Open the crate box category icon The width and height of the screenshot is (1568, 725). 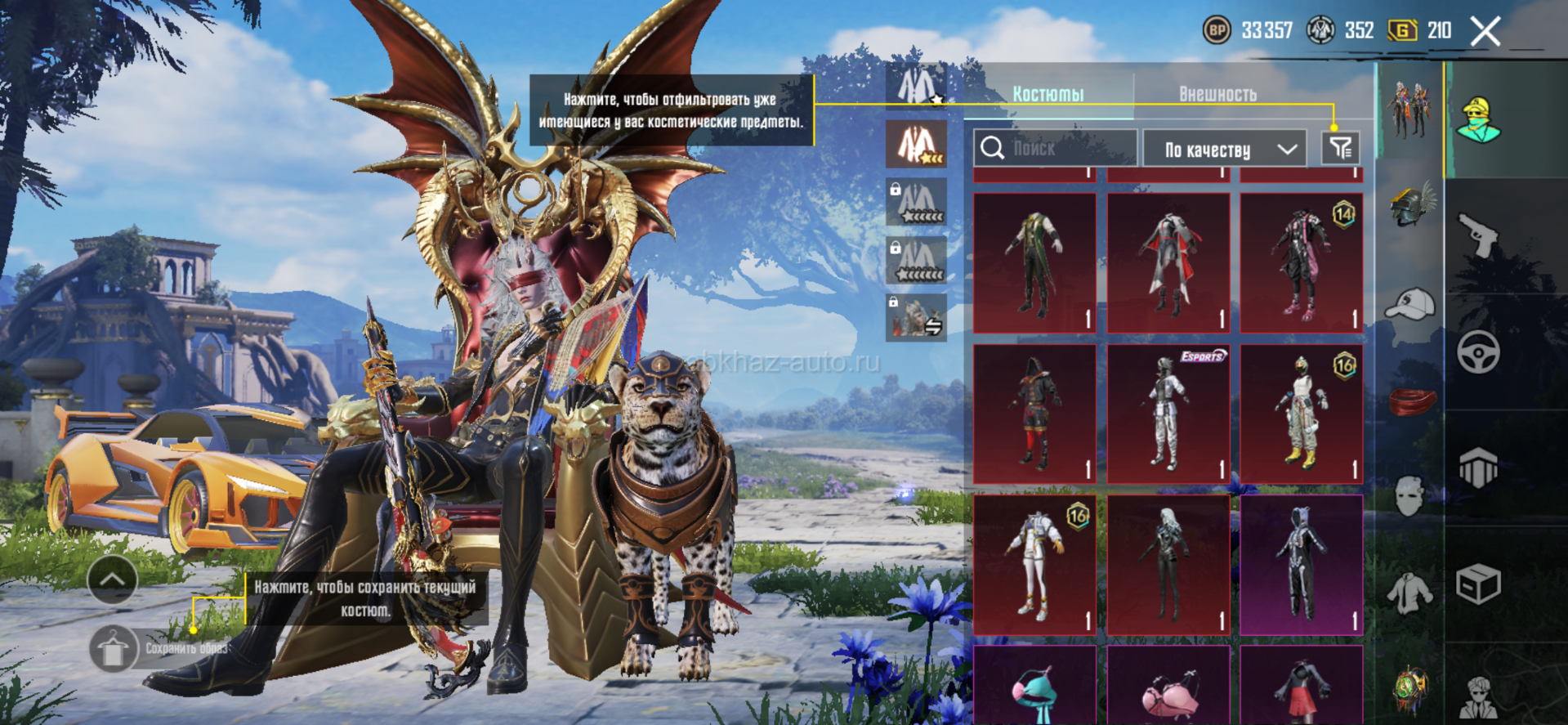(x=1478, y=584)
